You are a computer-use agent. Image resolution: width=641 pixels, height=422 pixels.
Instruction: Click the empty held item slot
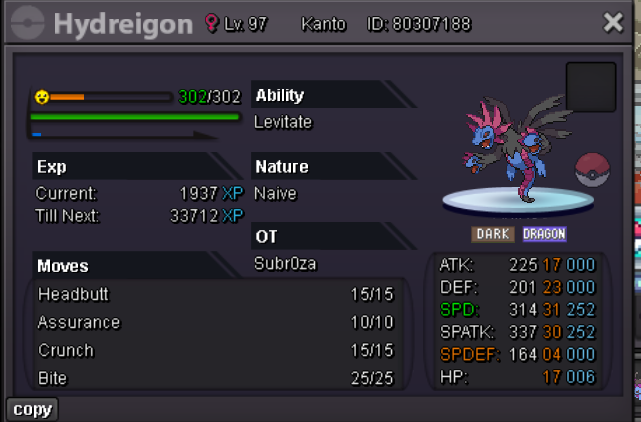coord(590,87)
